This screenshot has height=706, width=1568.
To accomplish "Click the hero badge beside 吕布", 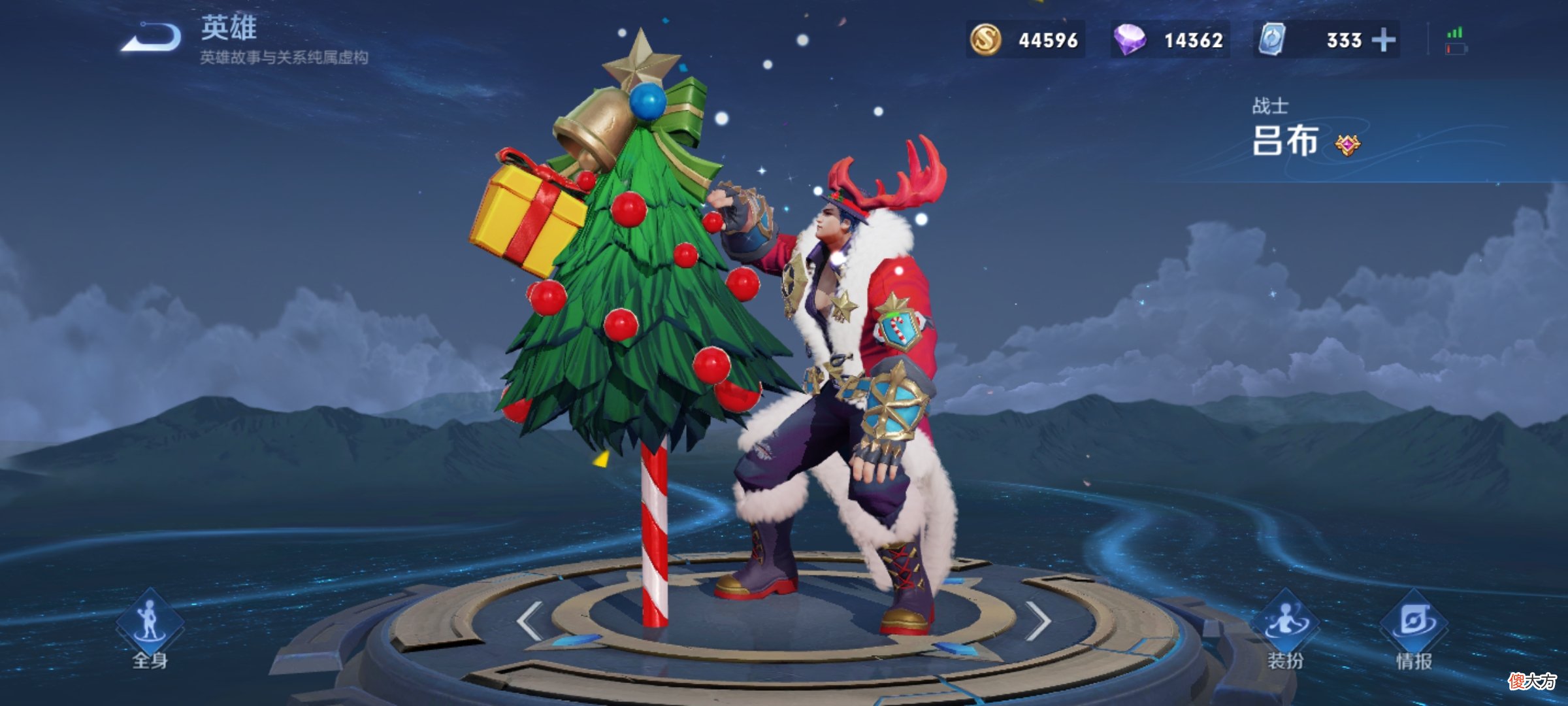I will pyautogui.click(x=1347, y=144).
